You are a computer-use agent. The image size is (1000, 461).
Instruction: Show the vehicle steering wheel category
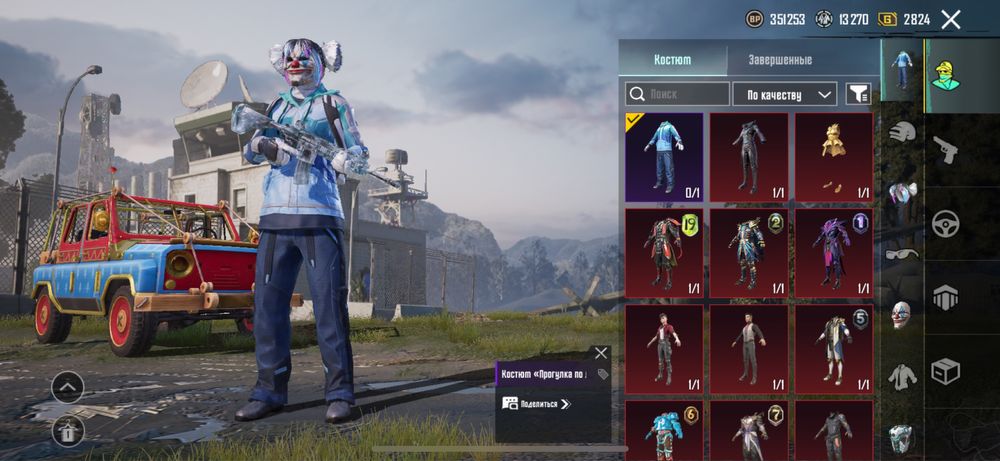coord(945,224)
